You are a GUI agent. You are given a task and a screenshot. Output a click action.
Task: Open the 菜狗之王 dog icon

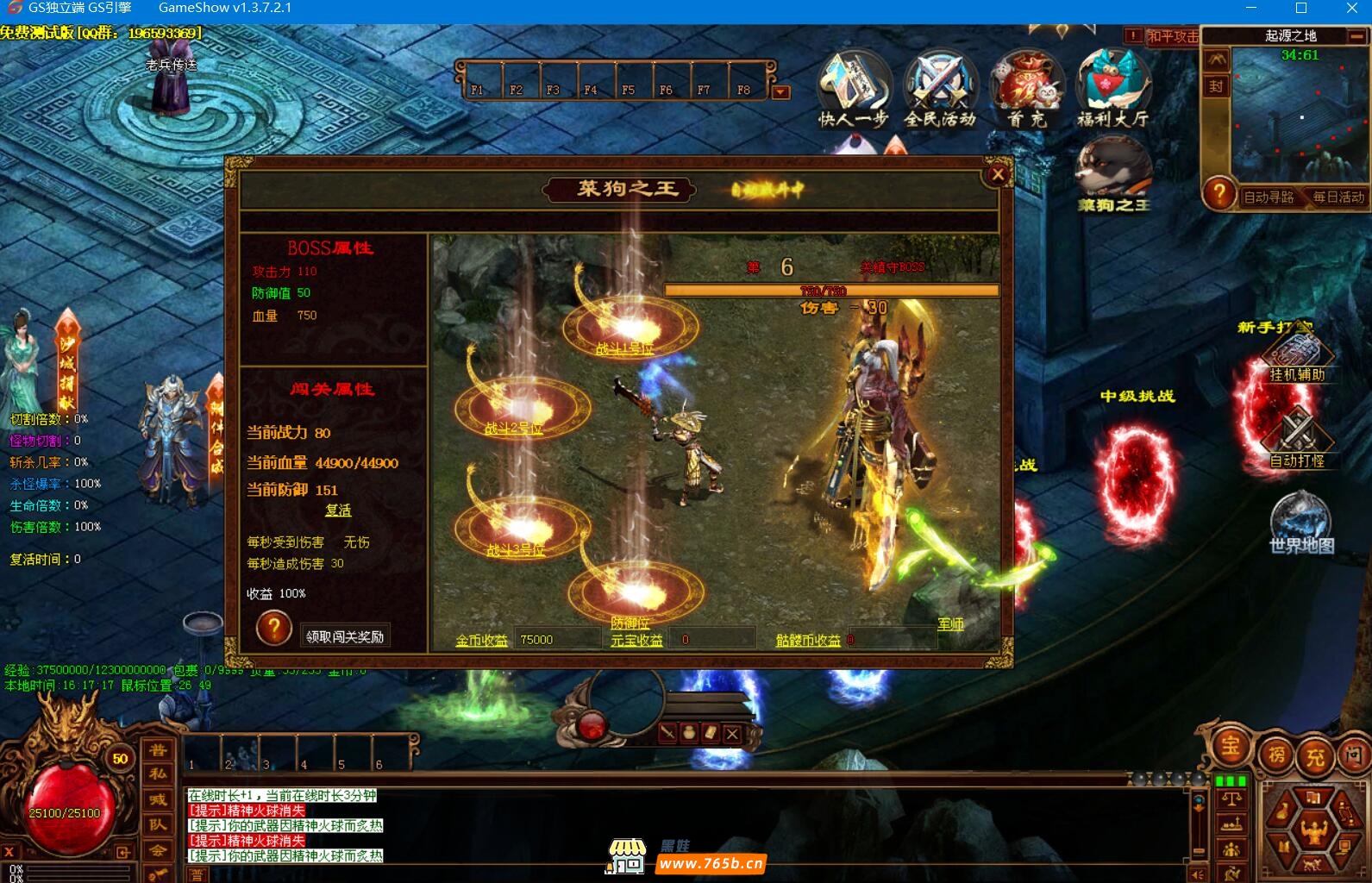click(1113, 175)
